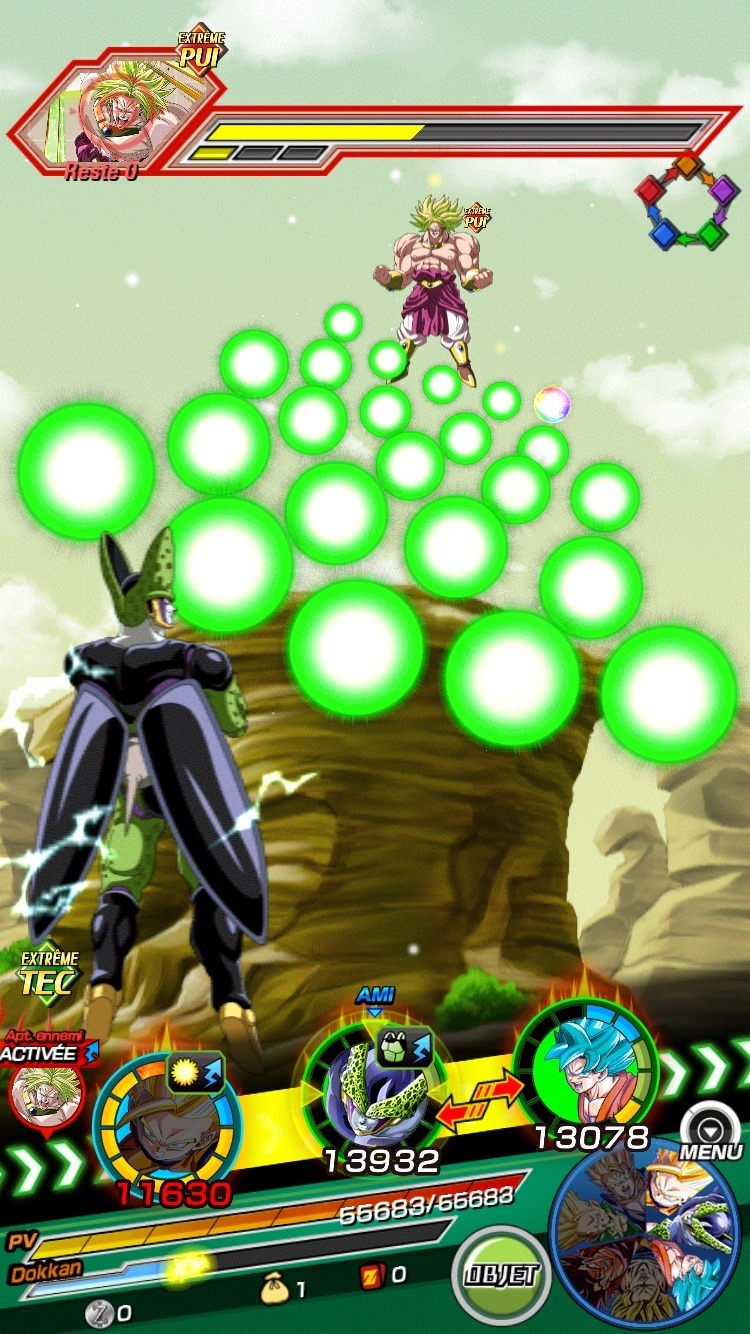Tap the OBJET item button
Image resolution: width=750 pixels, height=1334 pixels.
pos(500,1275)
